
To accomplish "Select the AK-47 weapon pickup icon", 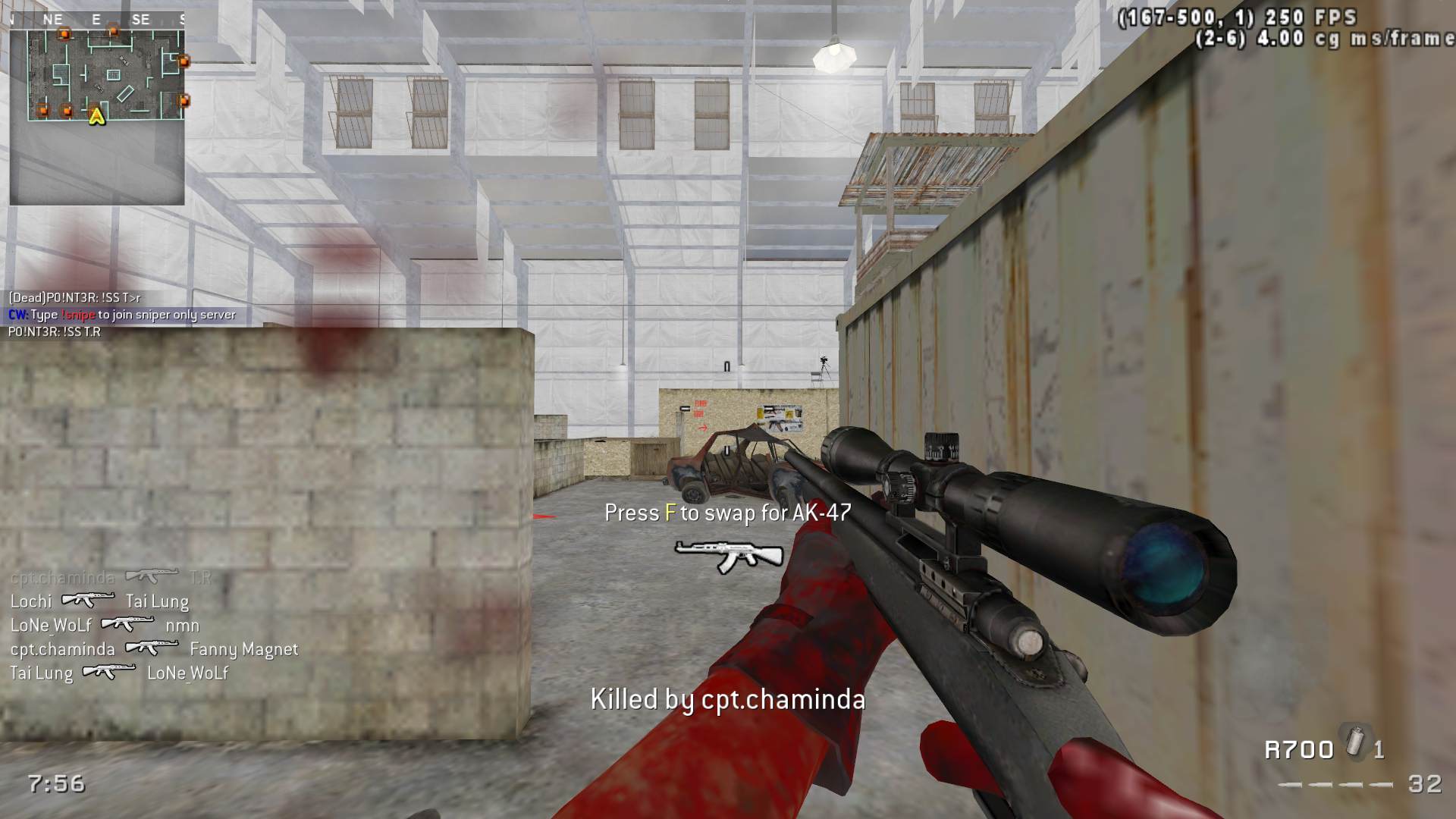I will tap(728, 556).
